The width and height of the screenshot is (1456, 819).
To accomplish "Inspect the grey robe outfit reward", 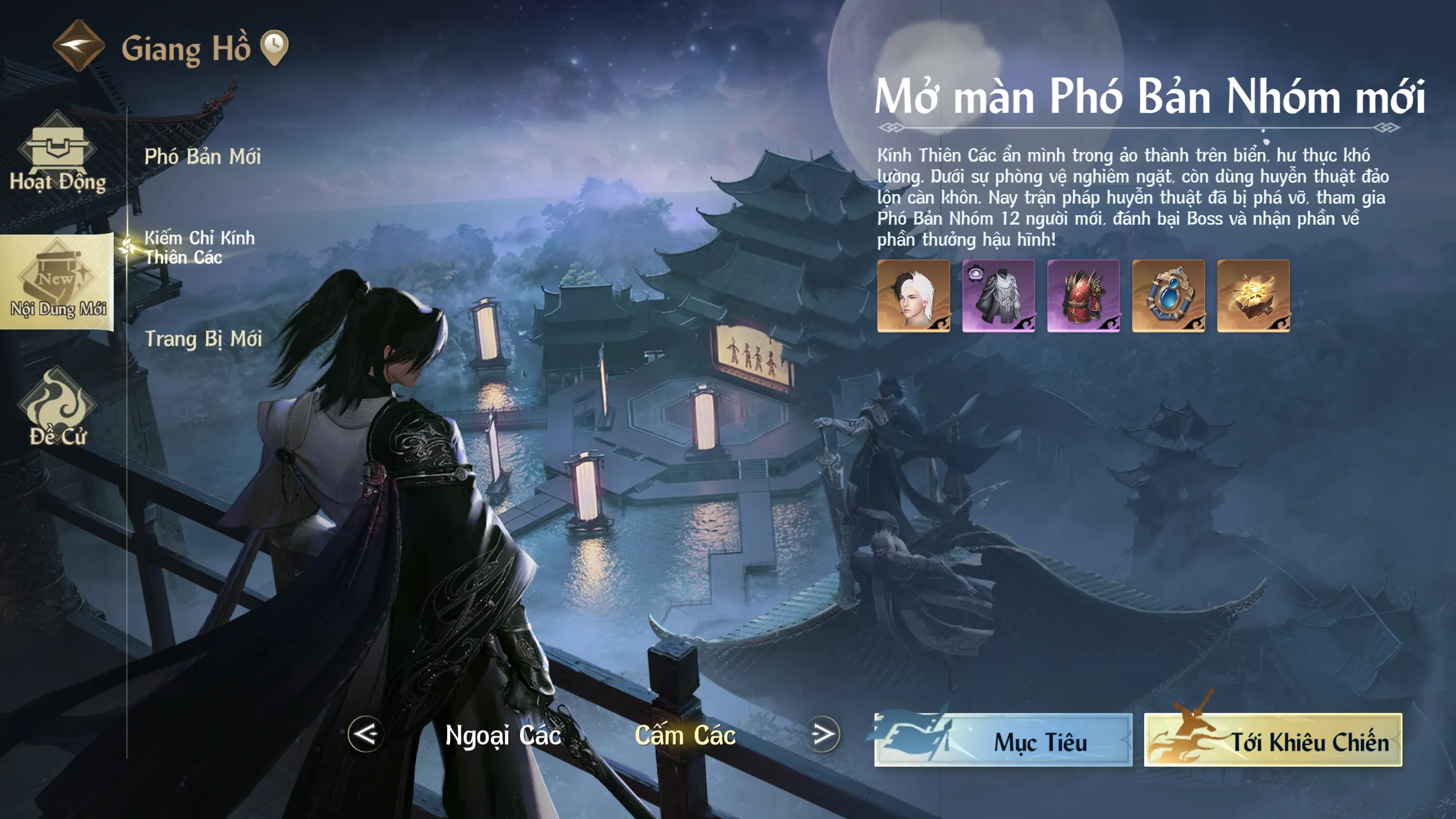I will (999, 296).
